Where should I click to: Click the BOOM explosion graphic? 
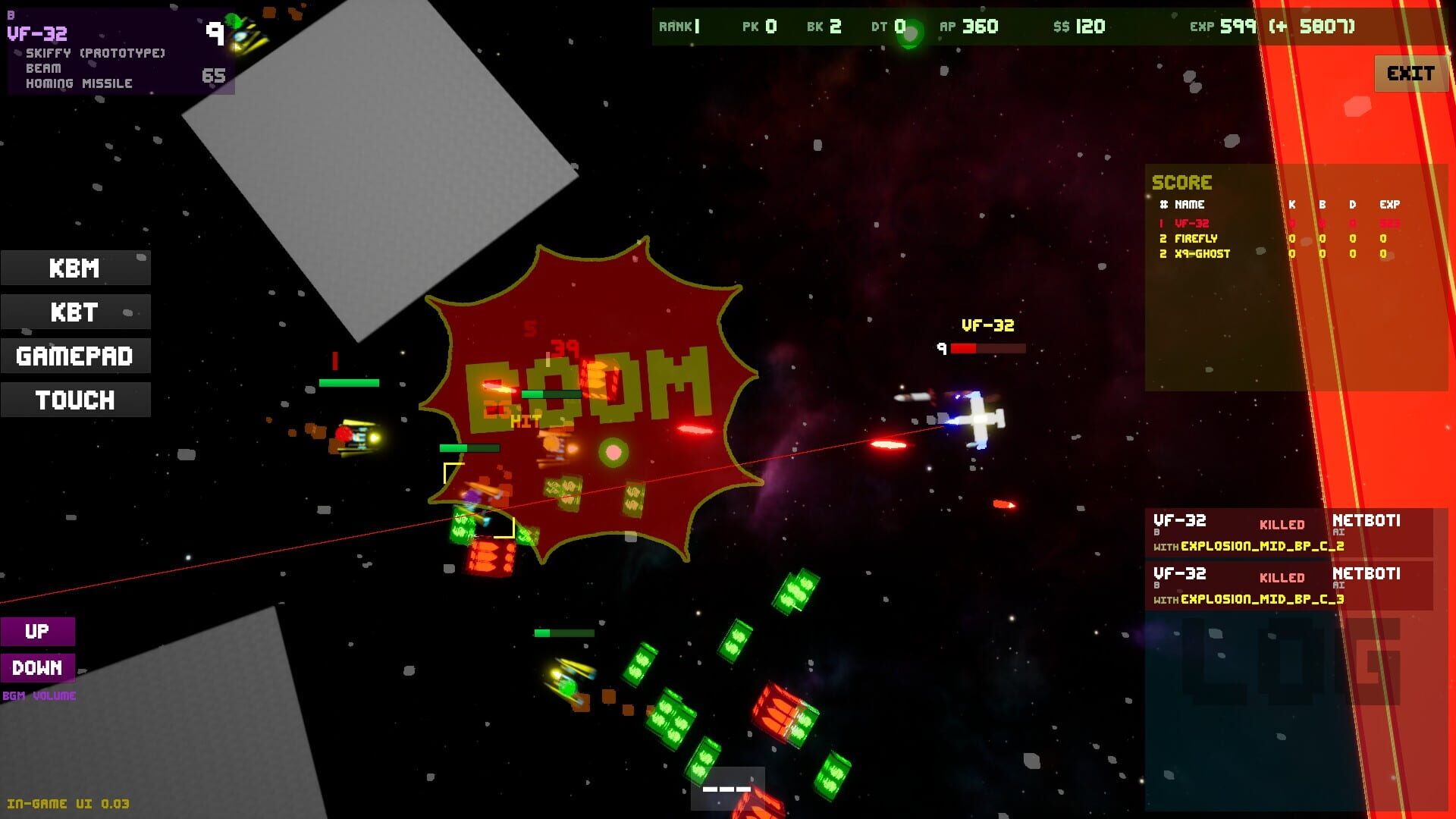point(588,387)
